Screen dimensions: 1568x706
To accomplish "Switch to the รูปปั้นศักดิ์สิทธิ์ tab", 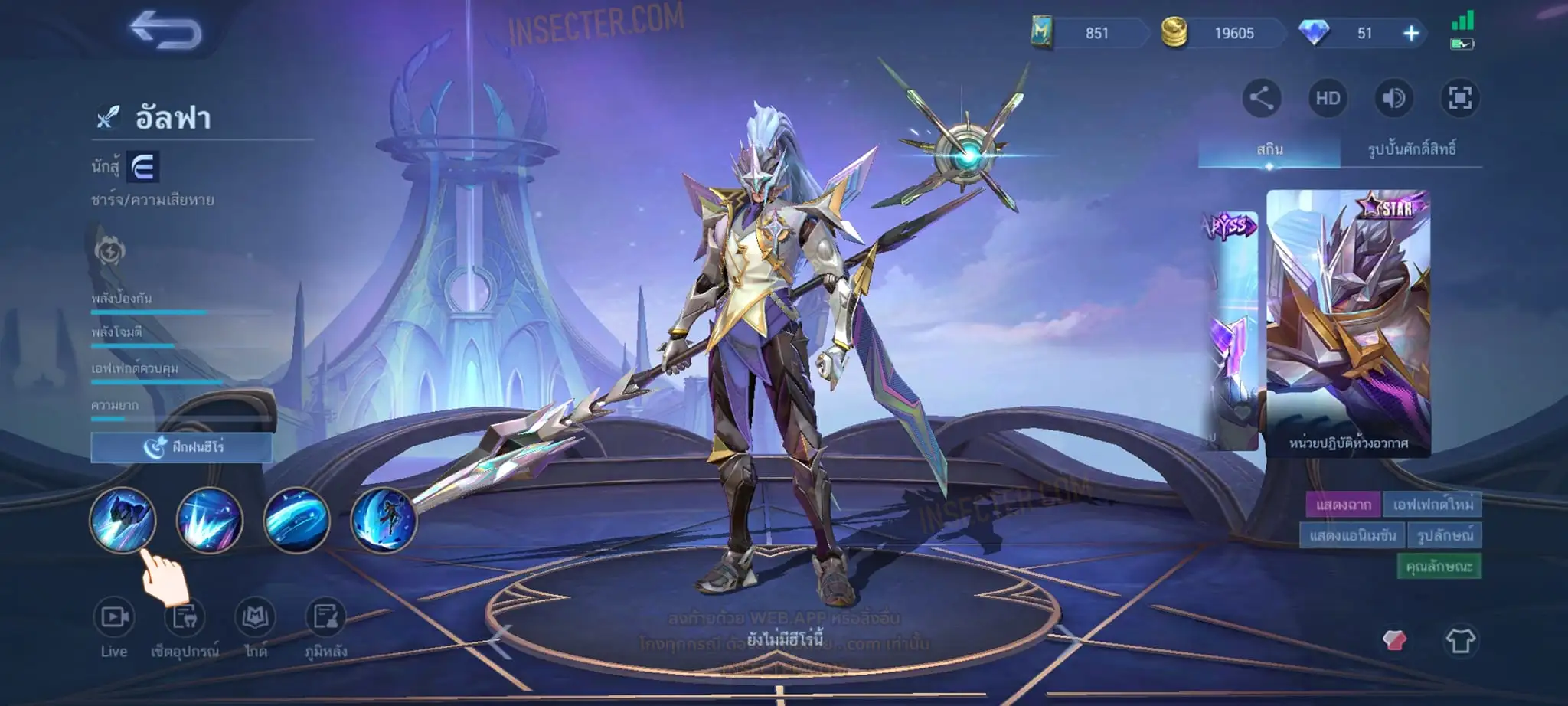I will 1411,149.
